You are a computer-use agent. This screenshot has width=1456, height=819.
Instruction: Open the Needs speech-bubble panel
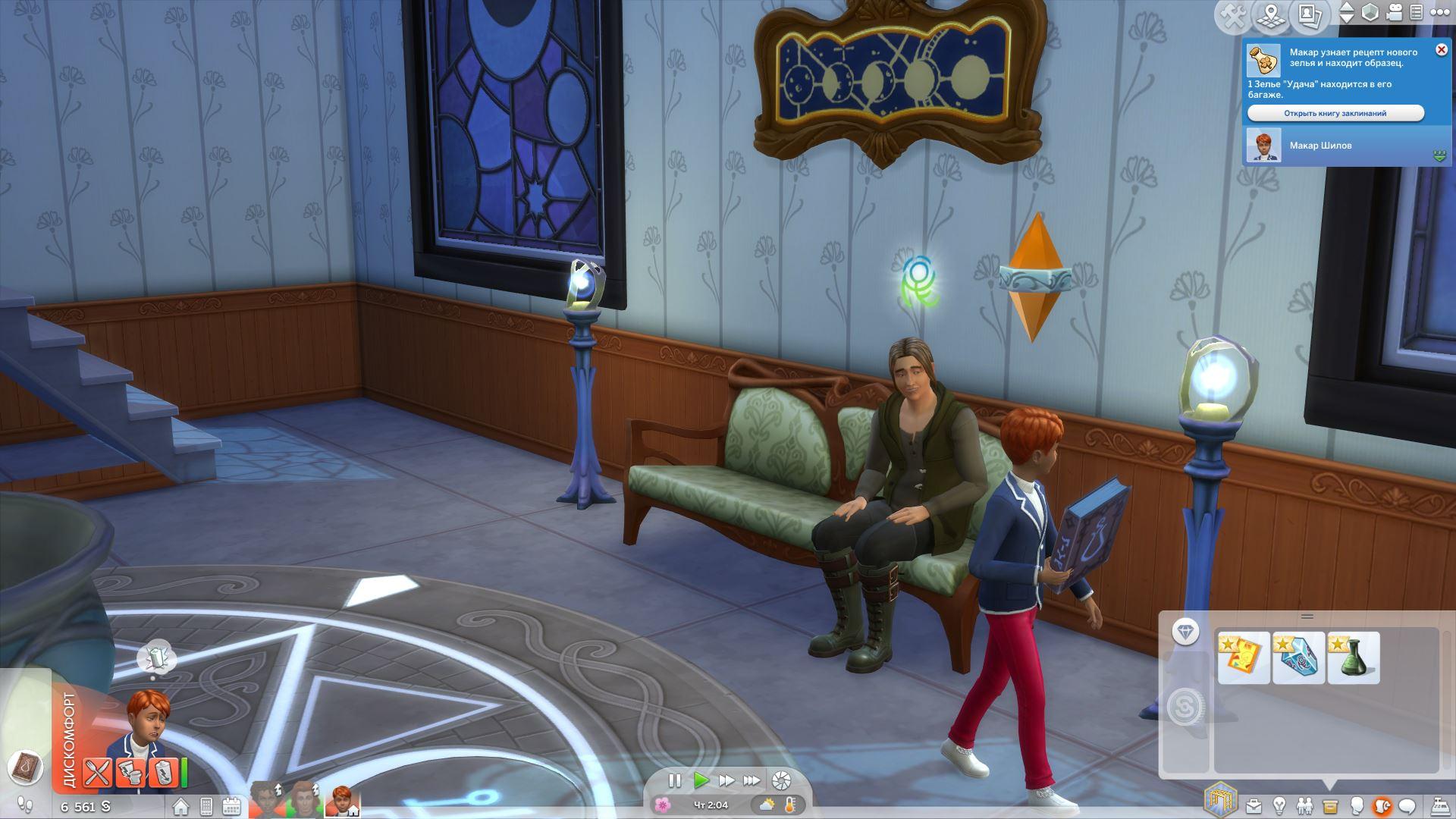click(x=1407, y=805)
